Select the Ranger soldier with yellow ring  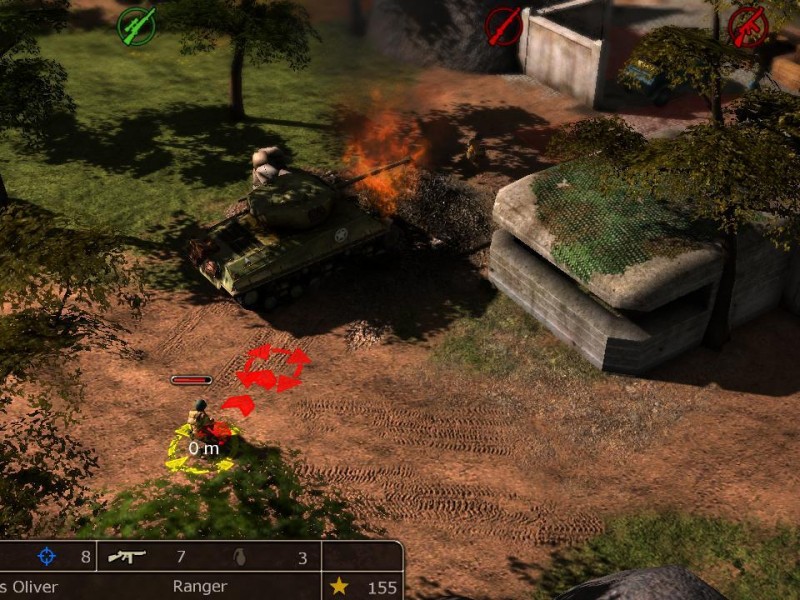click(x=201, y=427)
